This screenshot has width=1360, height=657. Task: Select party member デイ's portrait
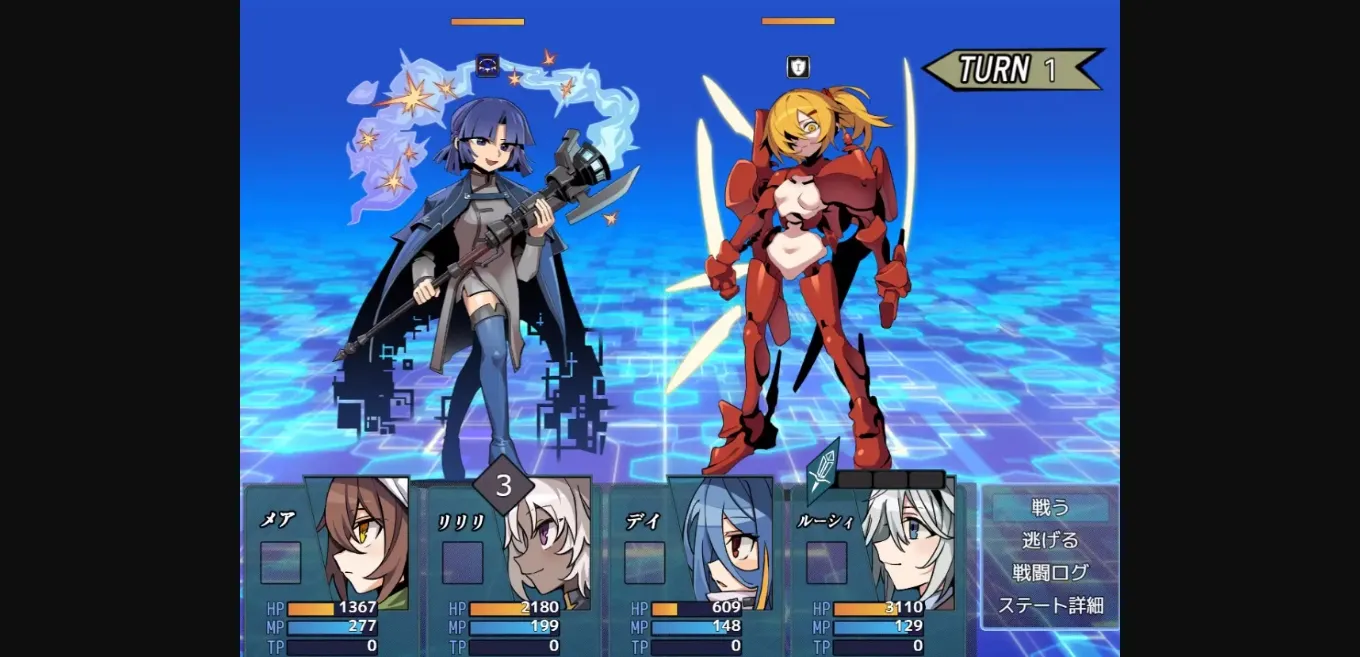(x=727, y=545)
